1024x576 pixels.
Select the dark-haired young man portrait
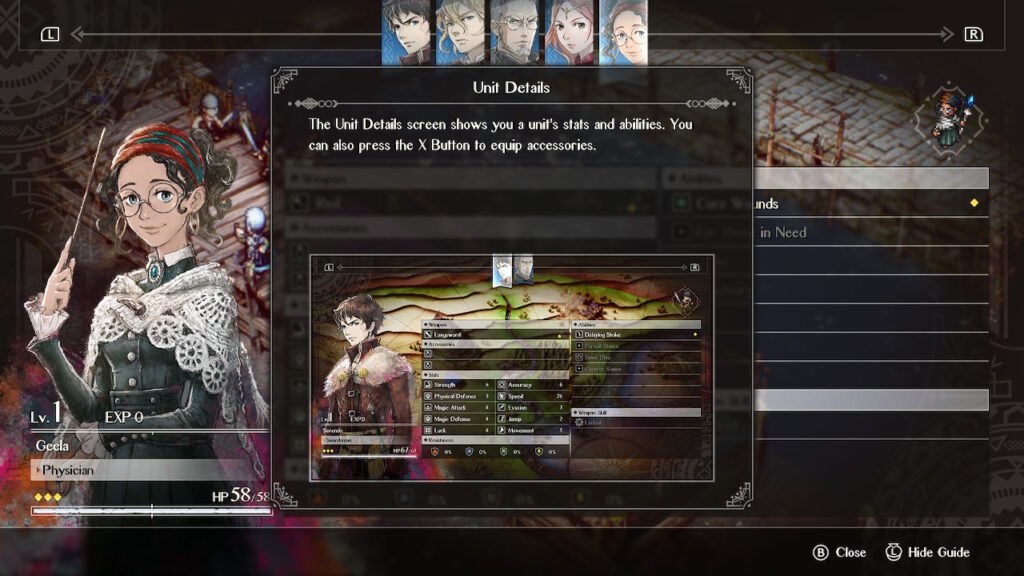click(406, 31)
